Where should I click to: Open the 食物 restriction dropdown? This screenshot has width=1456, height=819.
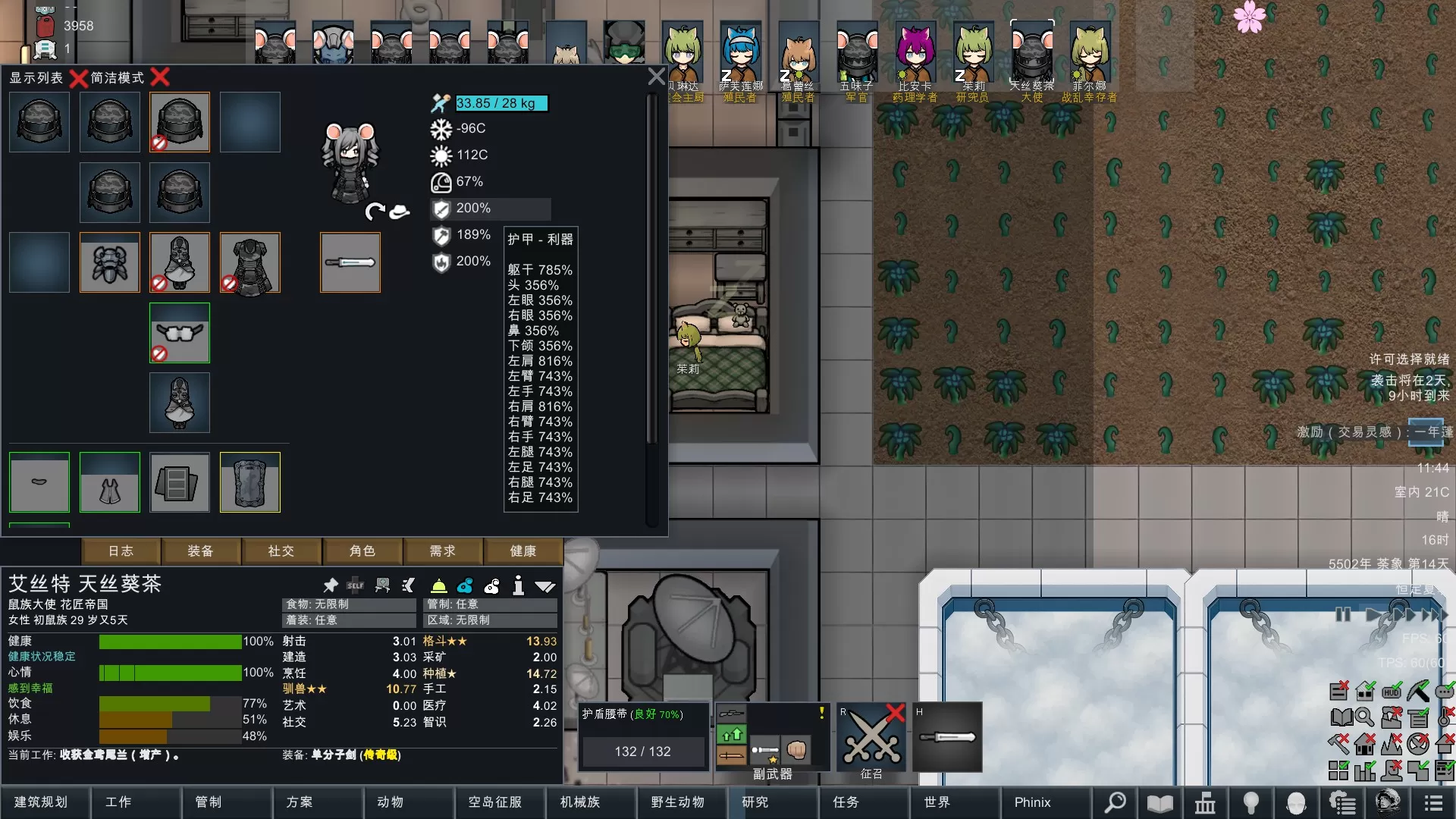pyautogui.click(x=350, y=604)
